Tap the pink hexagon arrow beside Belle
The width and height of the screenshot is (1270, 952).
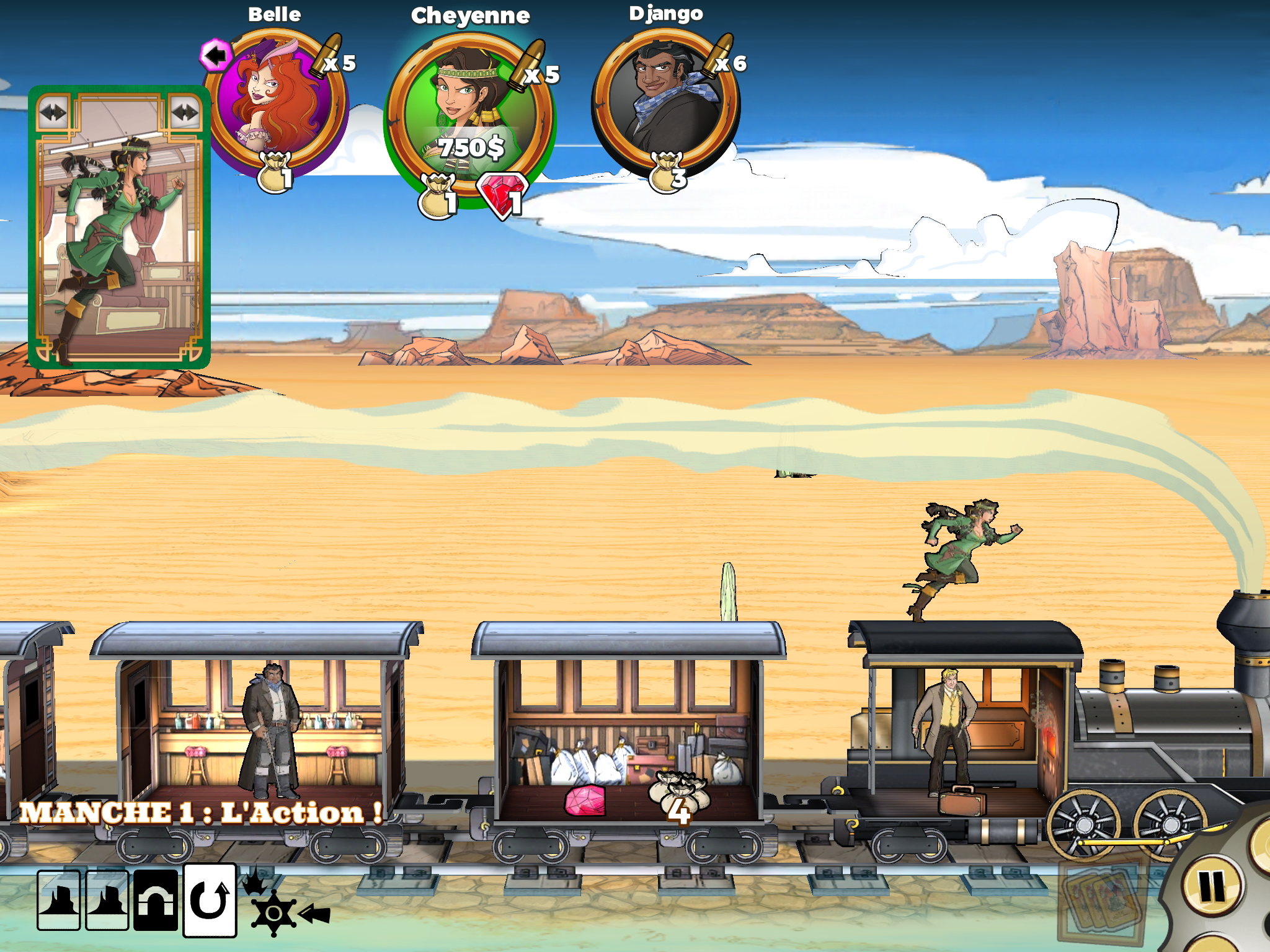[x=215, y=56]
